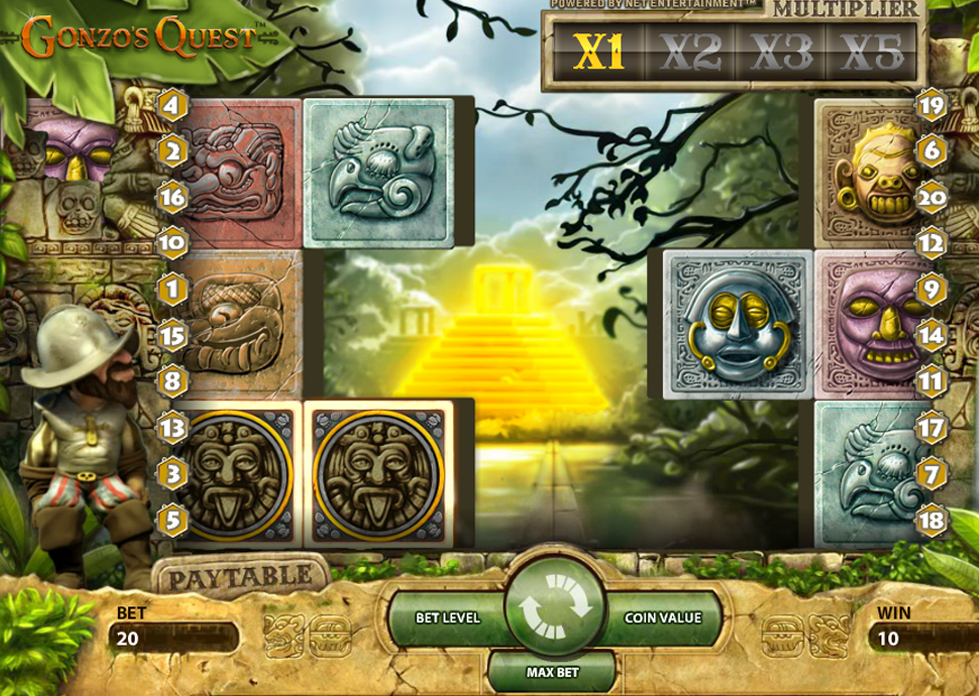
Task: Select payline number 4 badge
Action: 172,104
